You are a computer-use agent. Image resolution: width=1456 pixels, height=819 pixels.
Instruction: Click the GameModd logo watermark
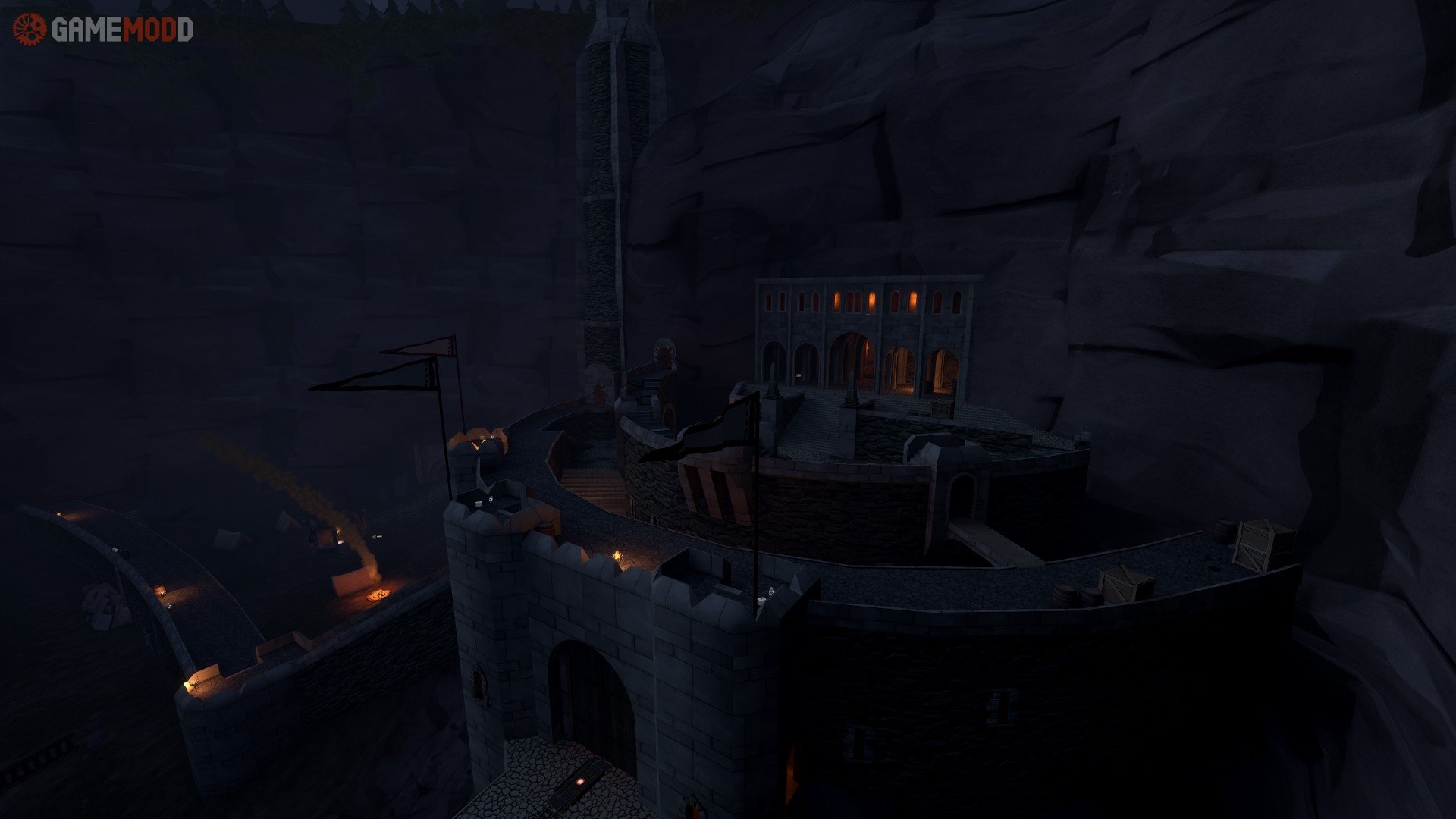pyautogui.click(x=102, y=30)
